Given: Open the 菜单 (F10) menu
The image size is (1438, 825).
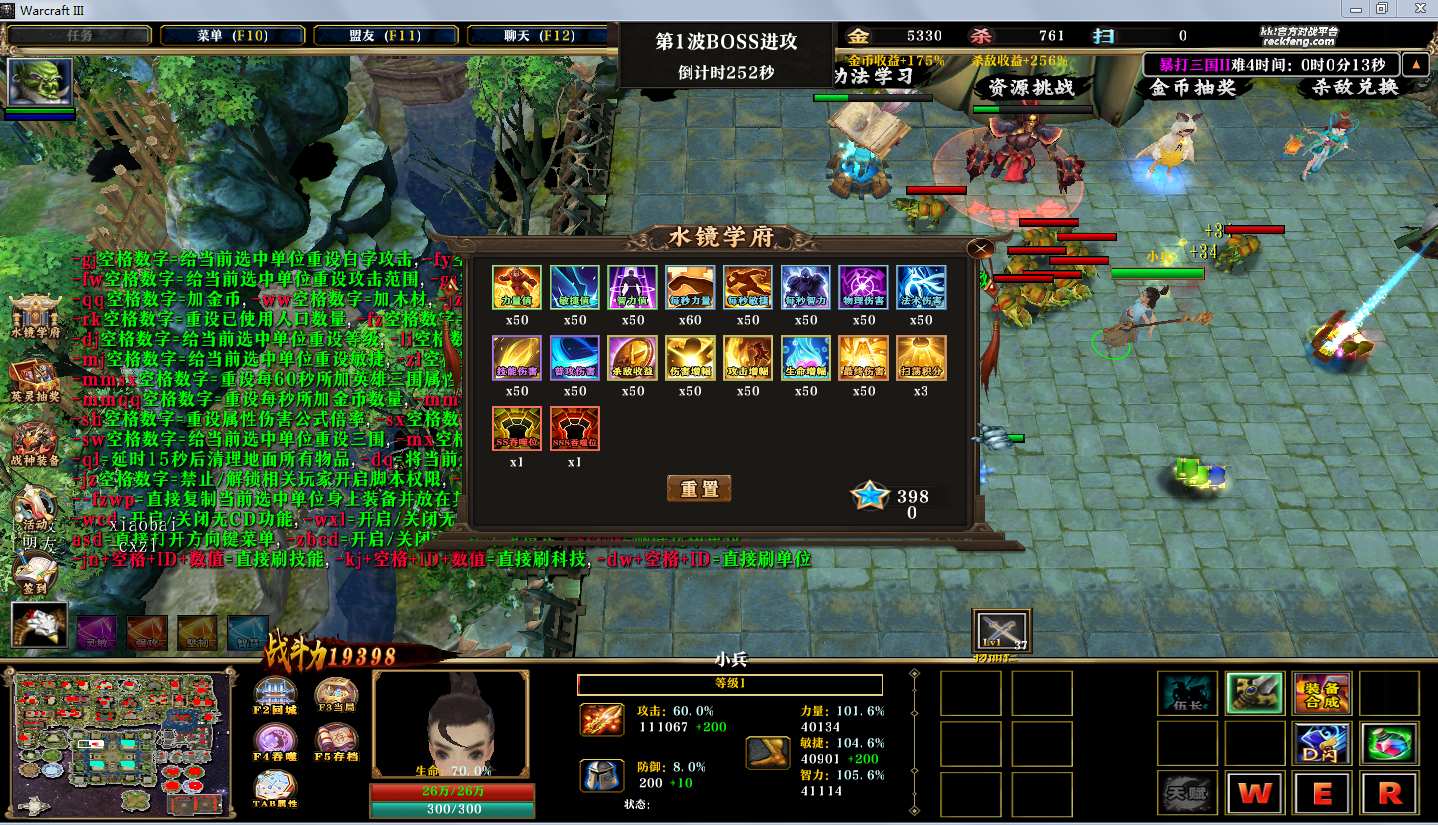Looking at the screenshot, I should [232, 36].
